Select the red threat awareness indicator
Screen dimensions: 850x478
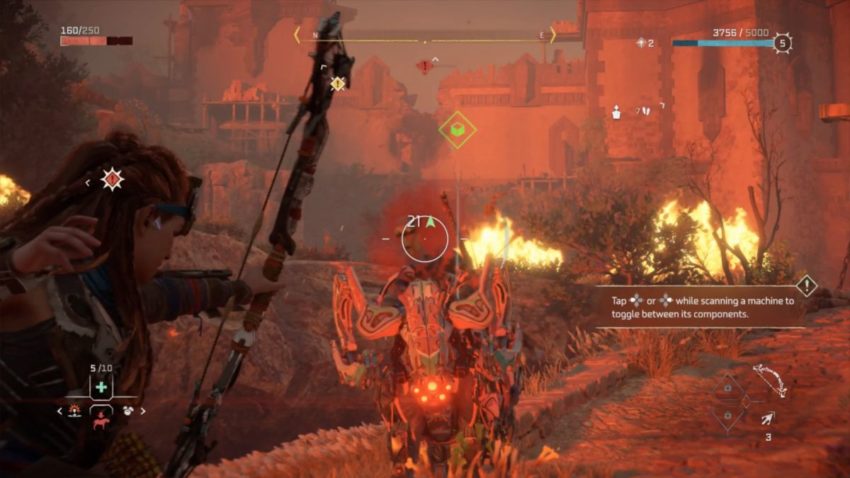click(x=112, y=180)
